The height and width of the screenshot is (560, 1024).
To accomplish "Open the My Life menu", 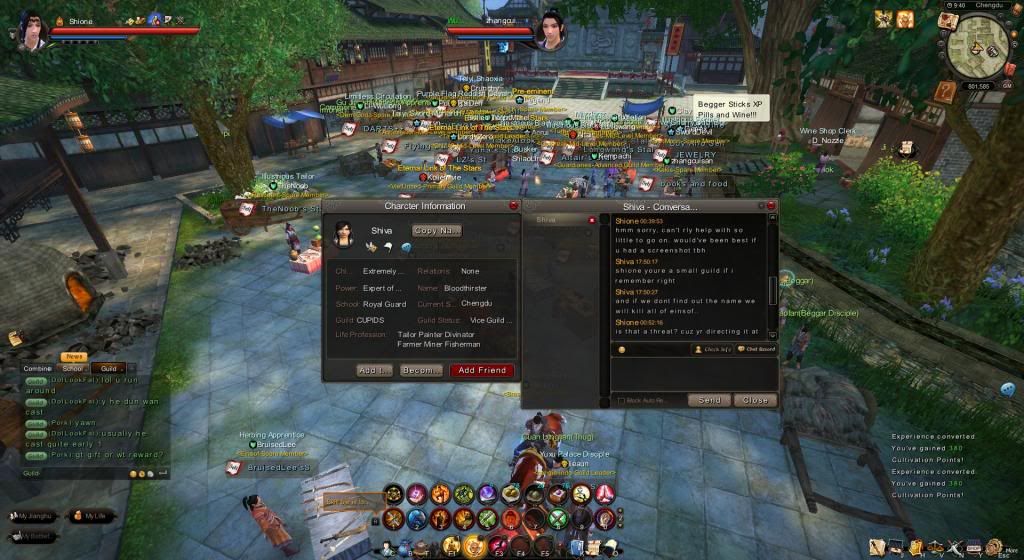I will coord(90,515).
